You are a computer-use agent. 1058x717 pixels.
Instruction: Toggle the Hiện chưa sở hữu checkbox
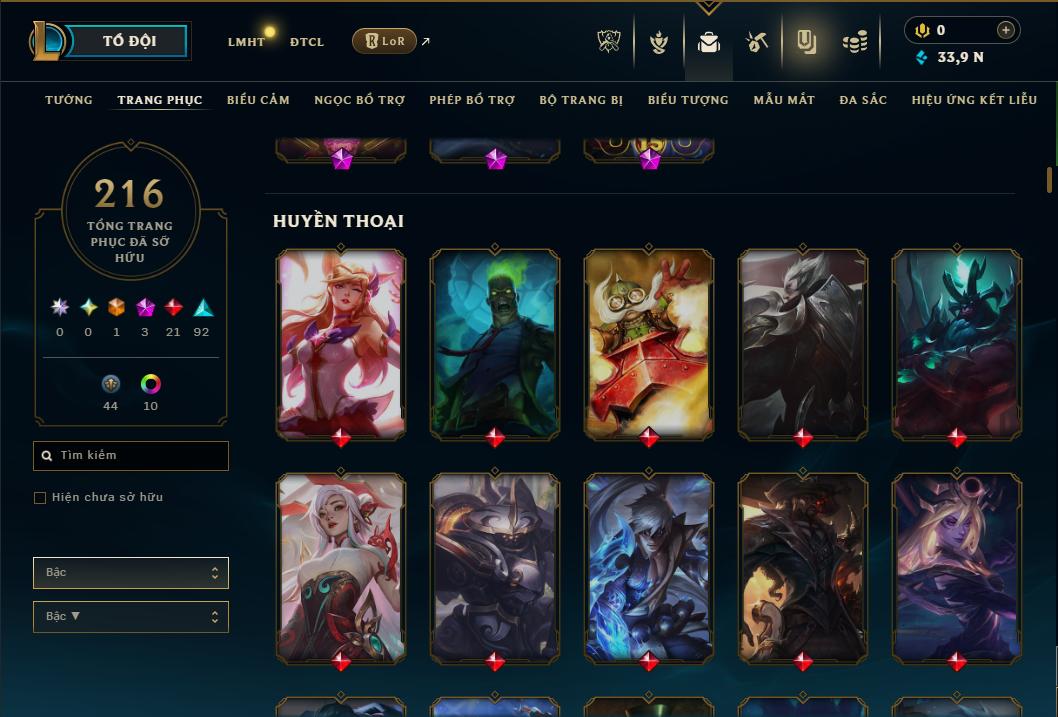coord(40,498)
